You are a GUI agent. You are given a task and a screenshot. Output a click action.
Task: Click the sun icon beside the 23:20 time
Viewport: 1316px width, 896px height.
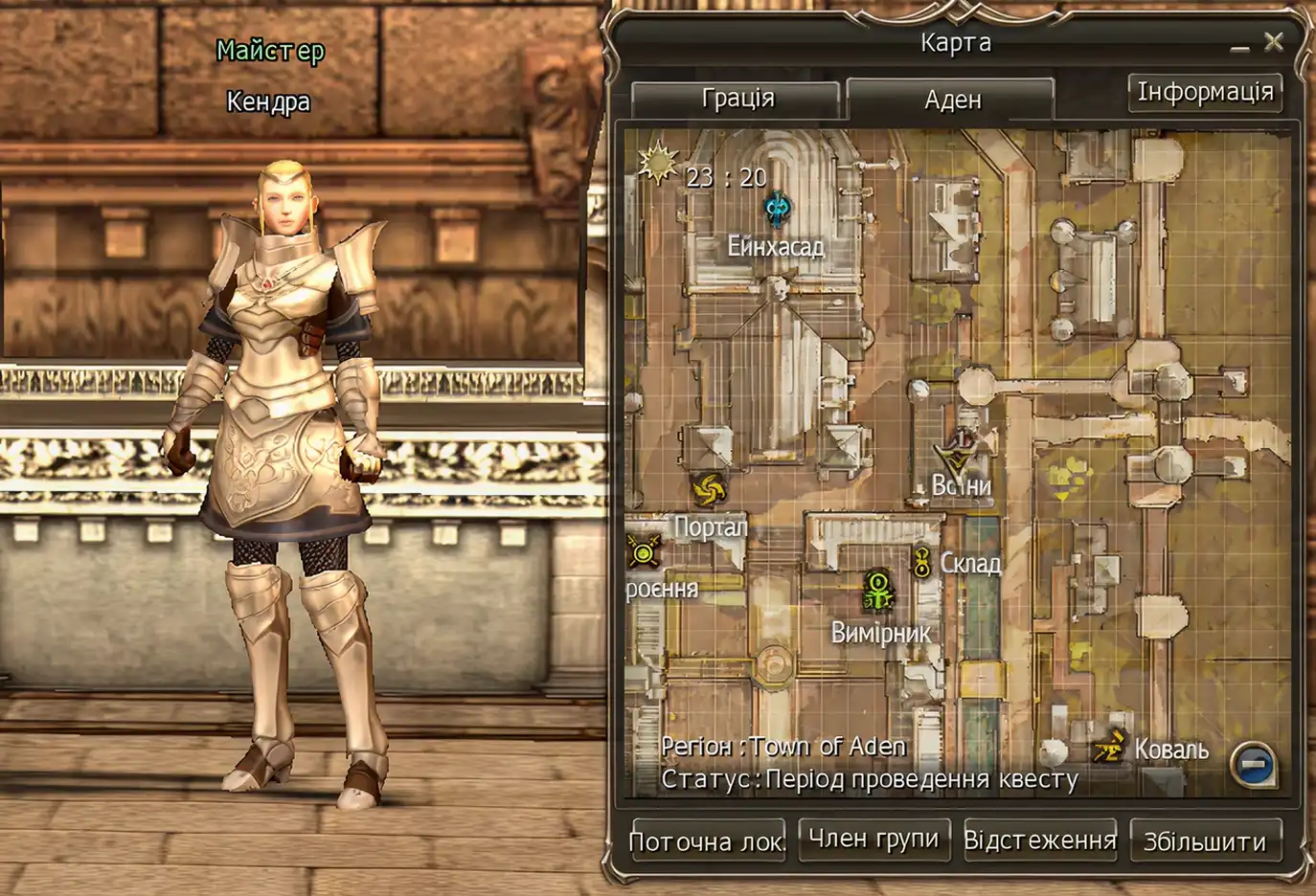657,165
